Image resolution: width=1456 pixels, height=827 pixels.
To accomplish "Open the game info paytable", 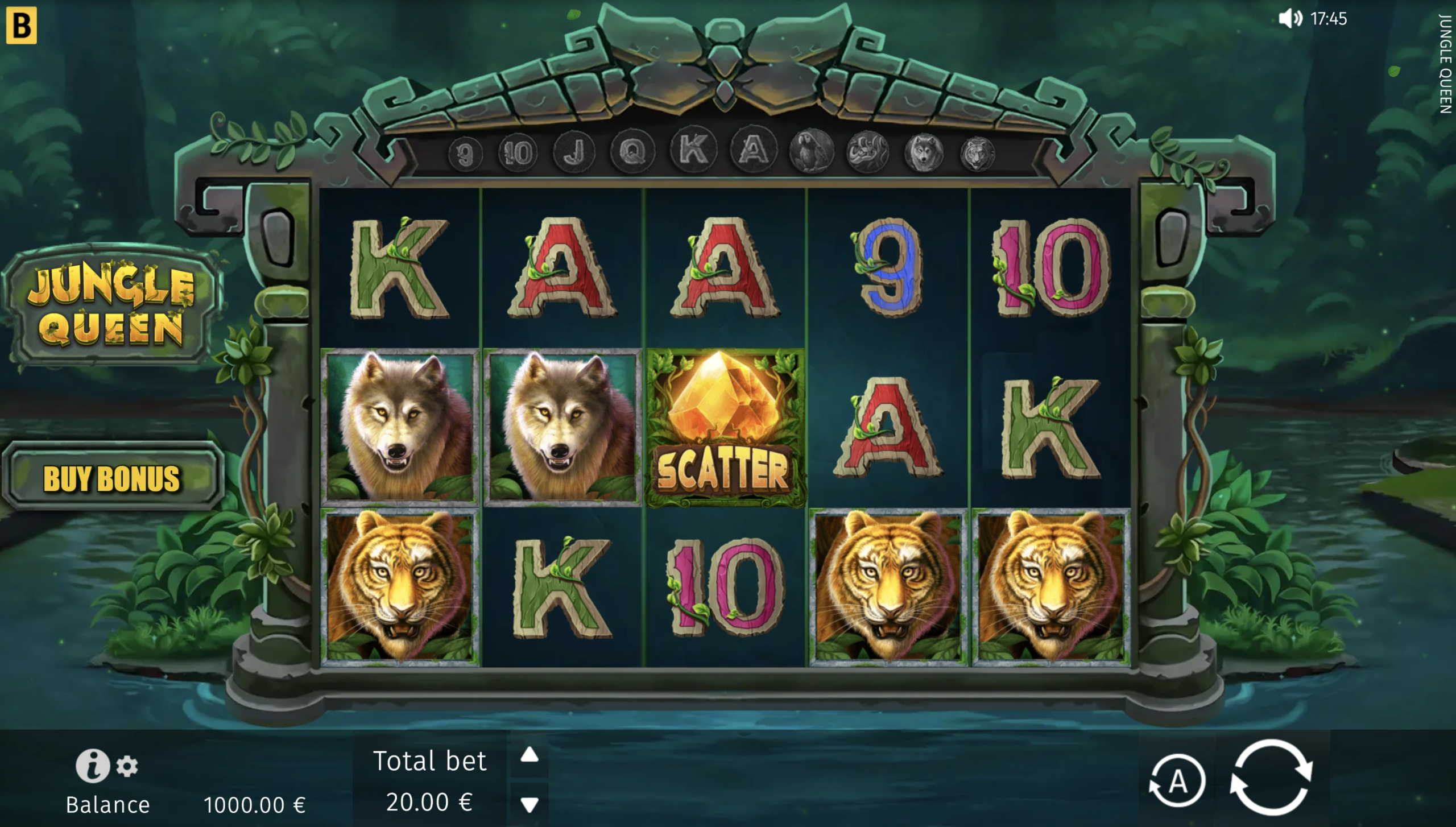I will pyautogui.click(x=92, y=766).
